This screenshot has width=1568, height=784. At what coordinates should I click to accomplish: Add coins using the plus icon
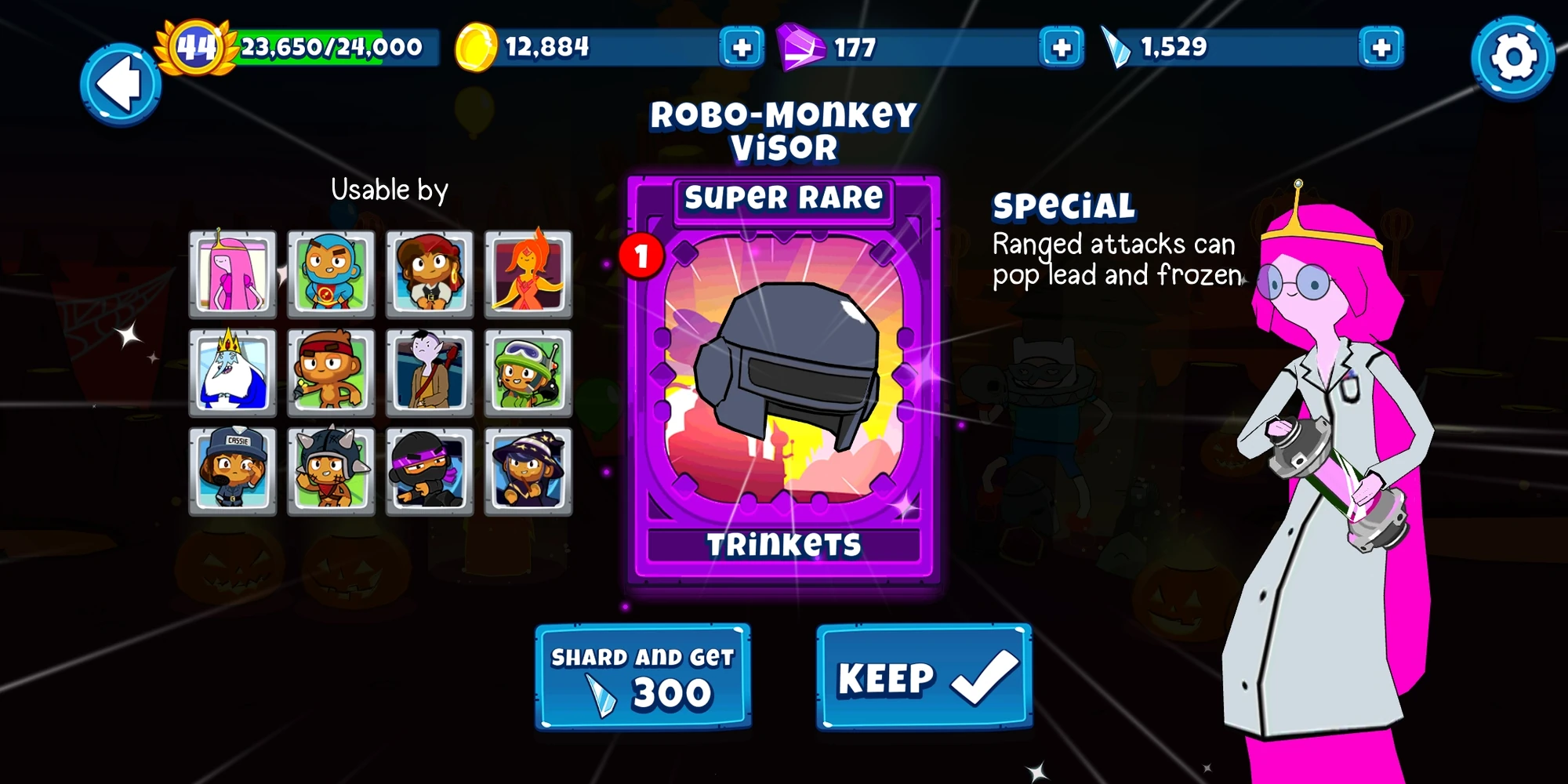click(738, 49)
